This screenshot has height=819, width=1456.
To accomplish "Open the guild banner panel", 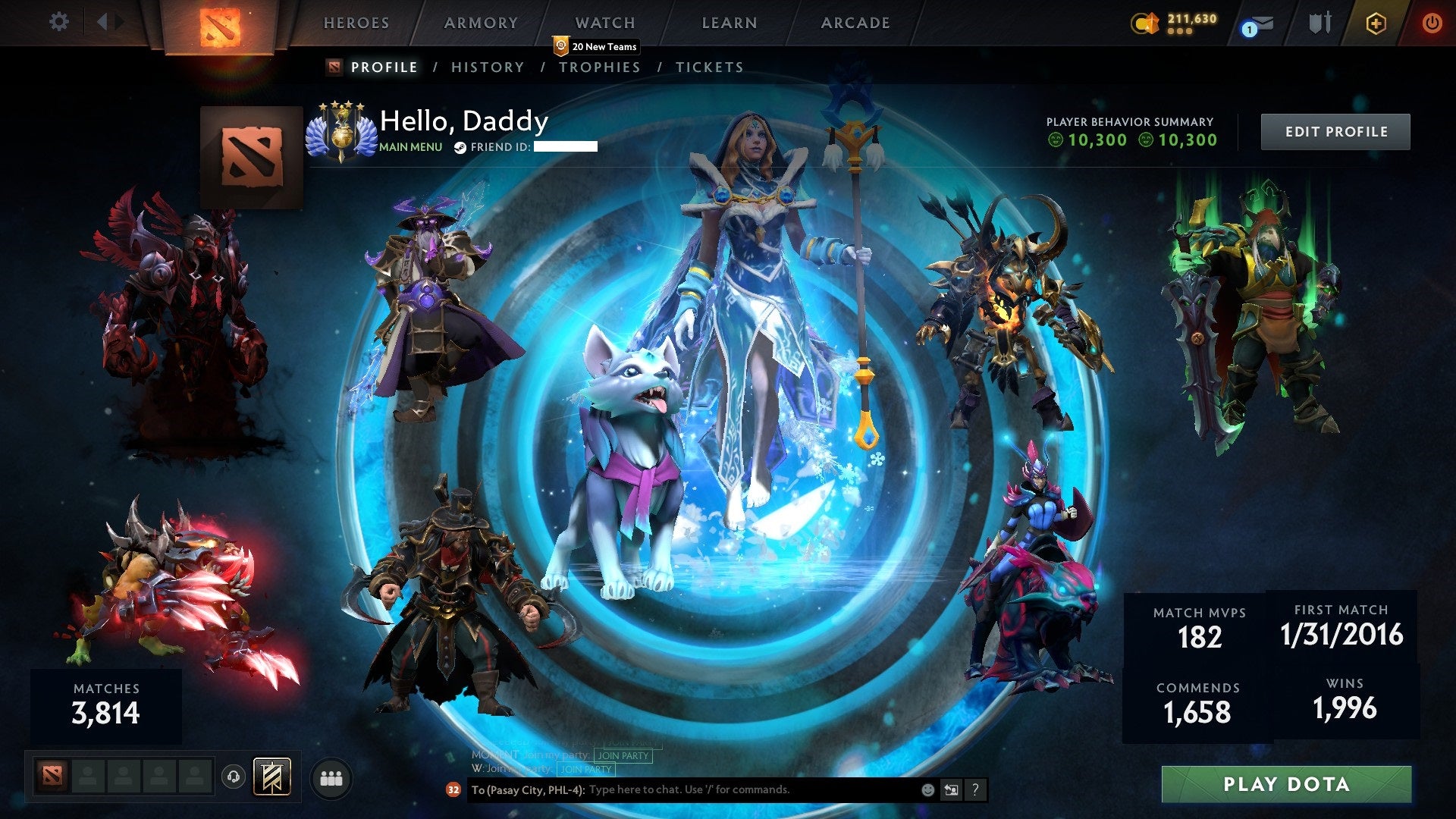I will (x=272, y=777).
